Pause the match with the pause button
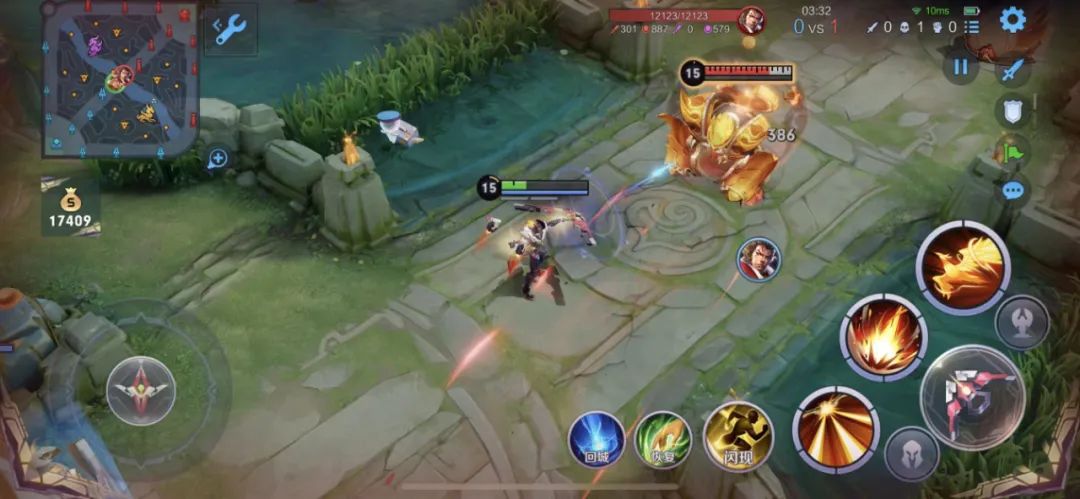1080x499 pixels. coord(961,67)
